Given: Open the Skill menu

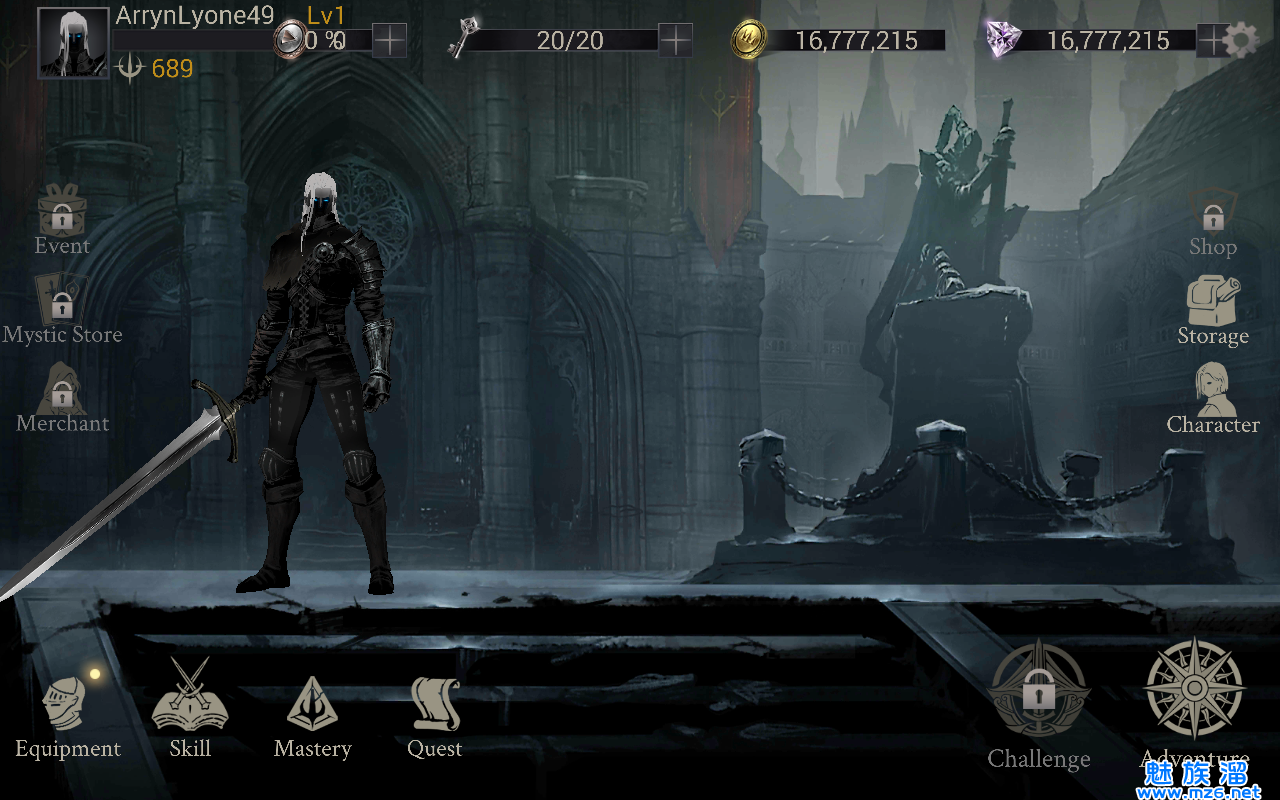Looking at the screenshot, I should coord(190,706).
